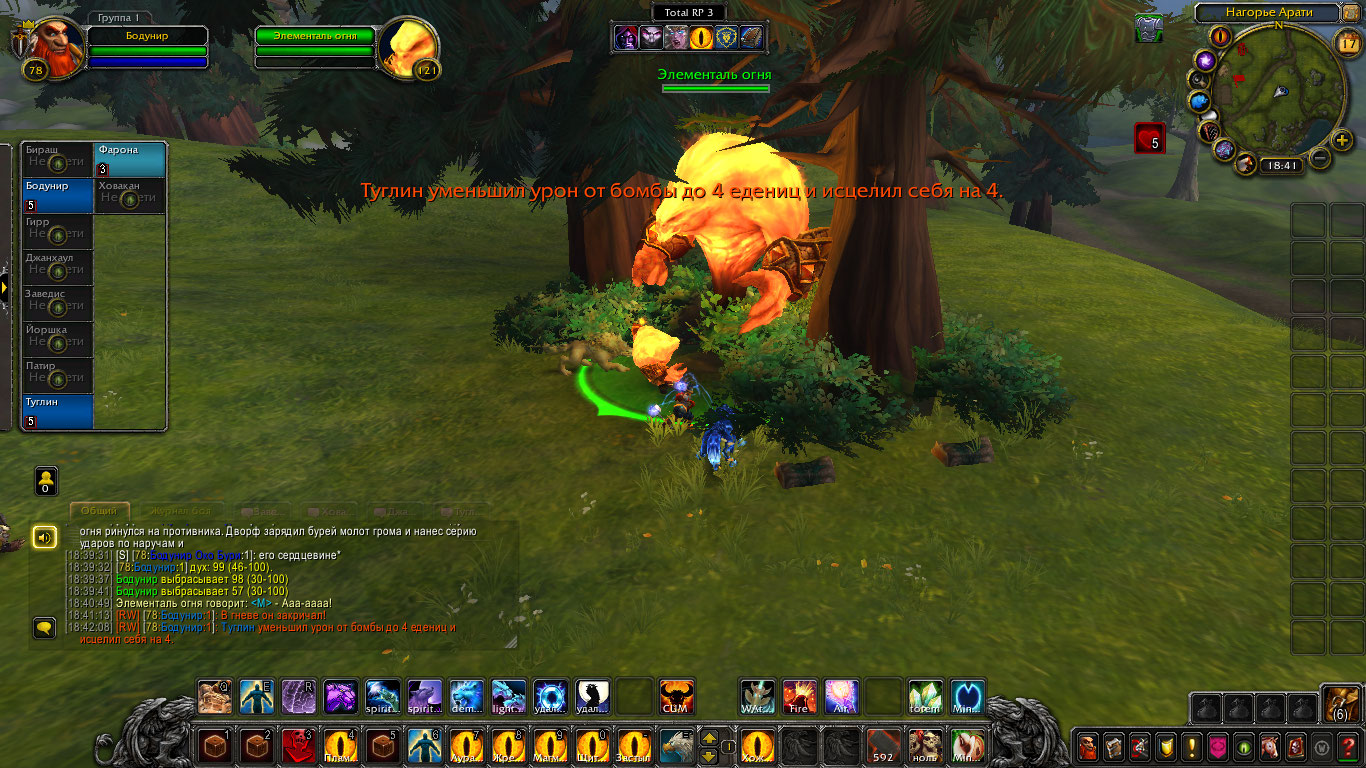Screen dimensions: 1366x768
Task: Click the chat voice speaker button
Action: tap(44, 538)
